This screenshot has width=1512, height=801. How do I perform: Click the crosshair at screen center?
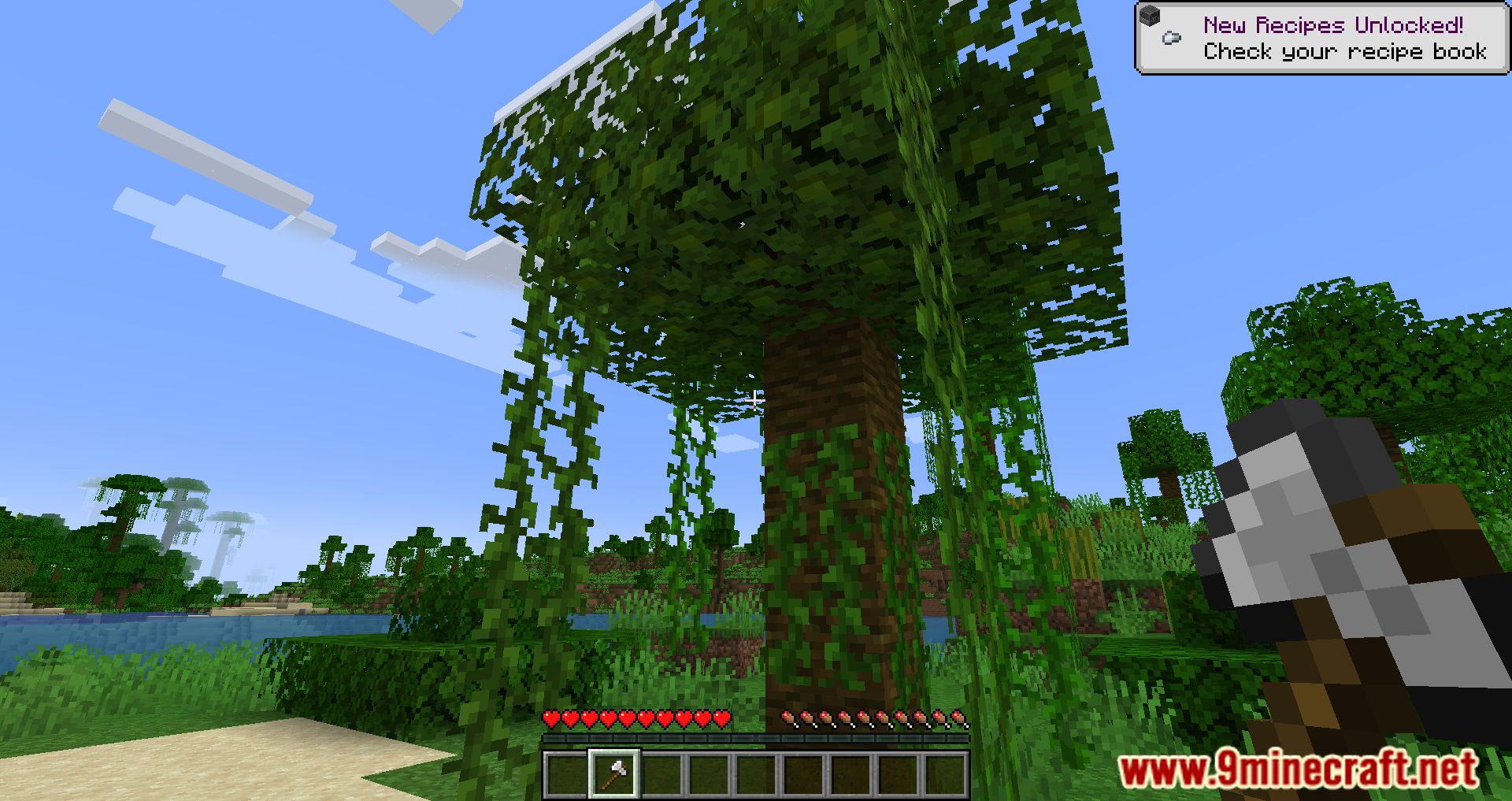tap(756, 400)
